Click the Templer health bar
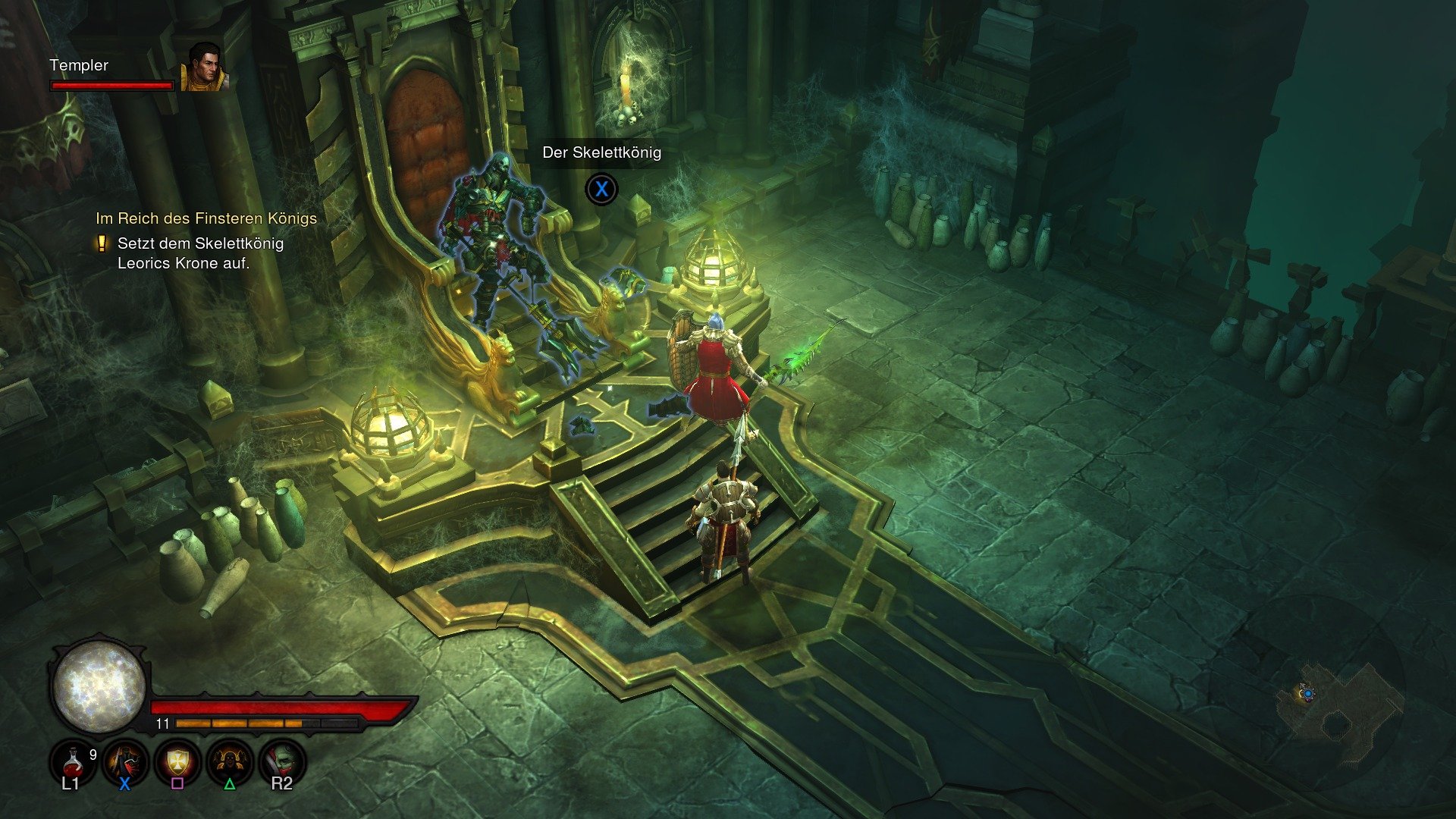 112,87
